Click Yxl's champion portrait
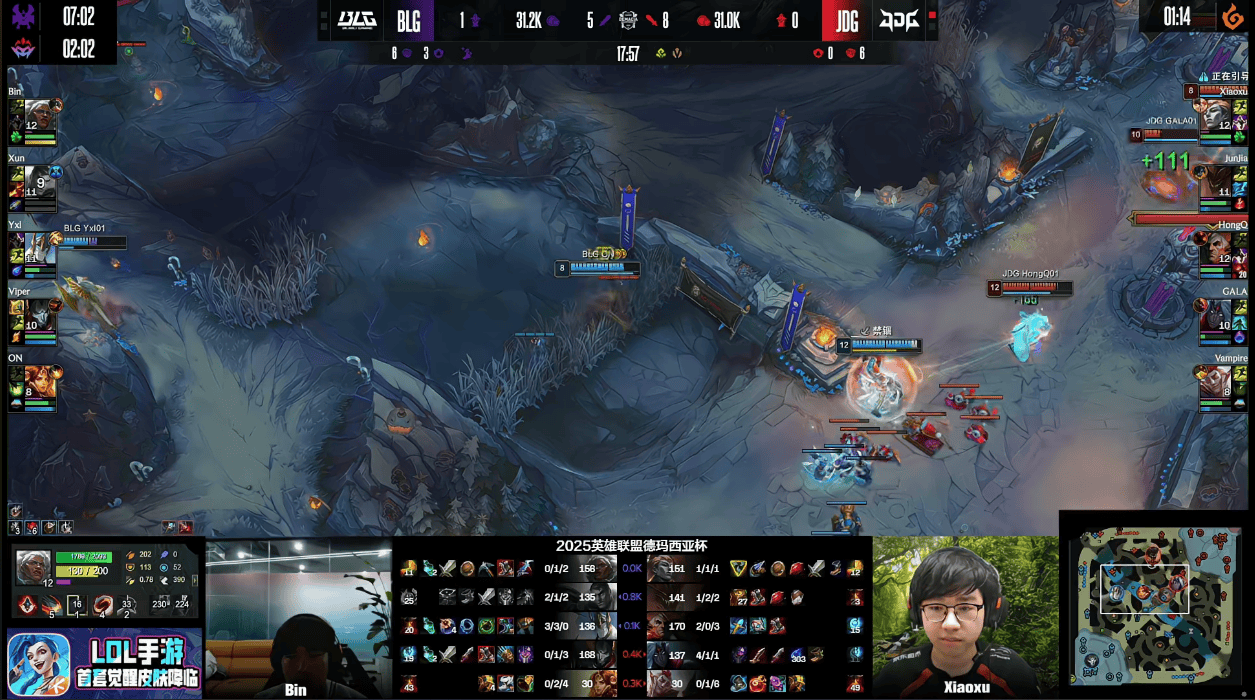The image size is (1255, 700). pyautogui.click(x=40, y=250)
